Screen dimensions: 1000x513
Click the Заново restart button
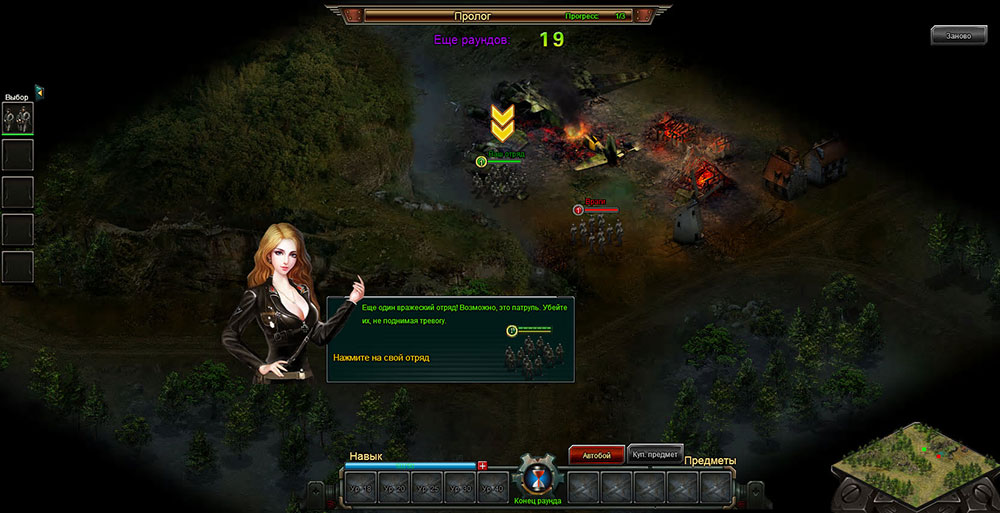click(x=958, y=36)
